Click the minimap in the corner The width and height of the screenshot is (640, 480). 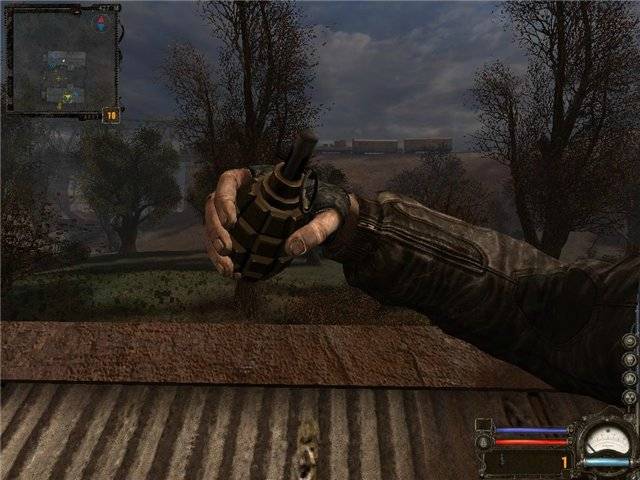(60, 58)
